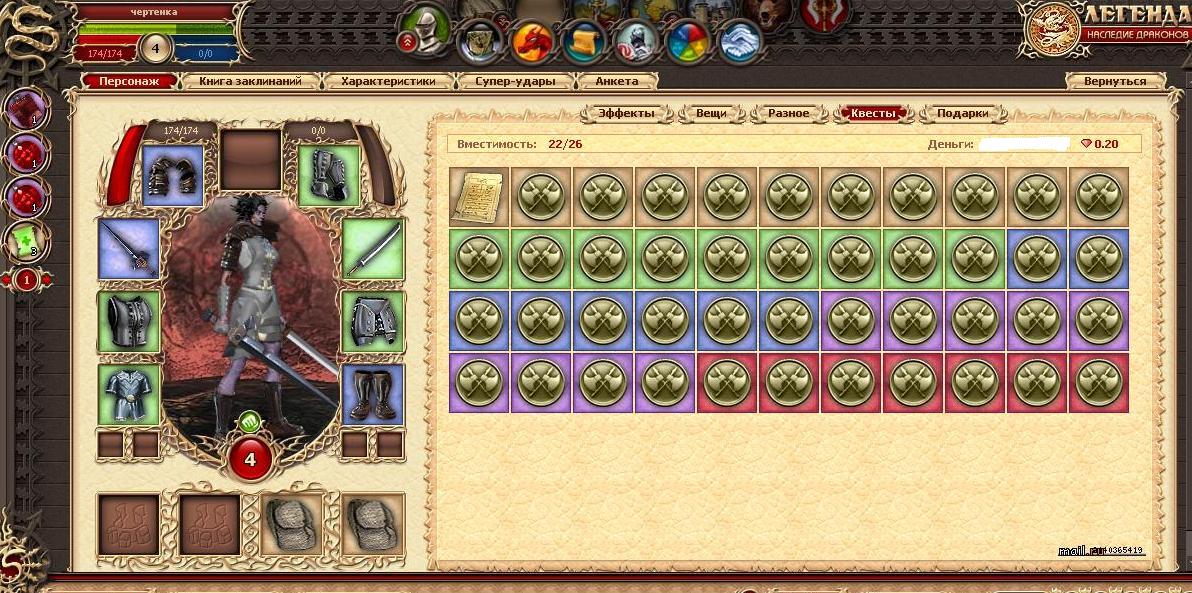Select the equipped gauntlets slot
This screenshot has height=593, width=1192.
pos(328,176)
